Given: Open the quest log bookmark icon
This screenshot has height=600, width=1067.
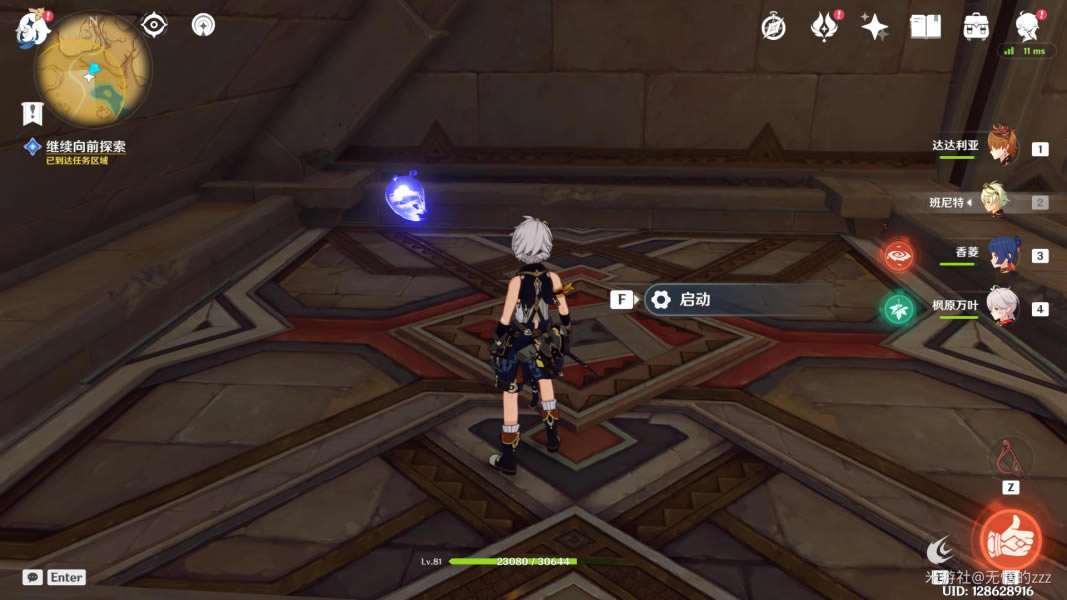Looking at the screenshot, I should [x=33, y=113].
